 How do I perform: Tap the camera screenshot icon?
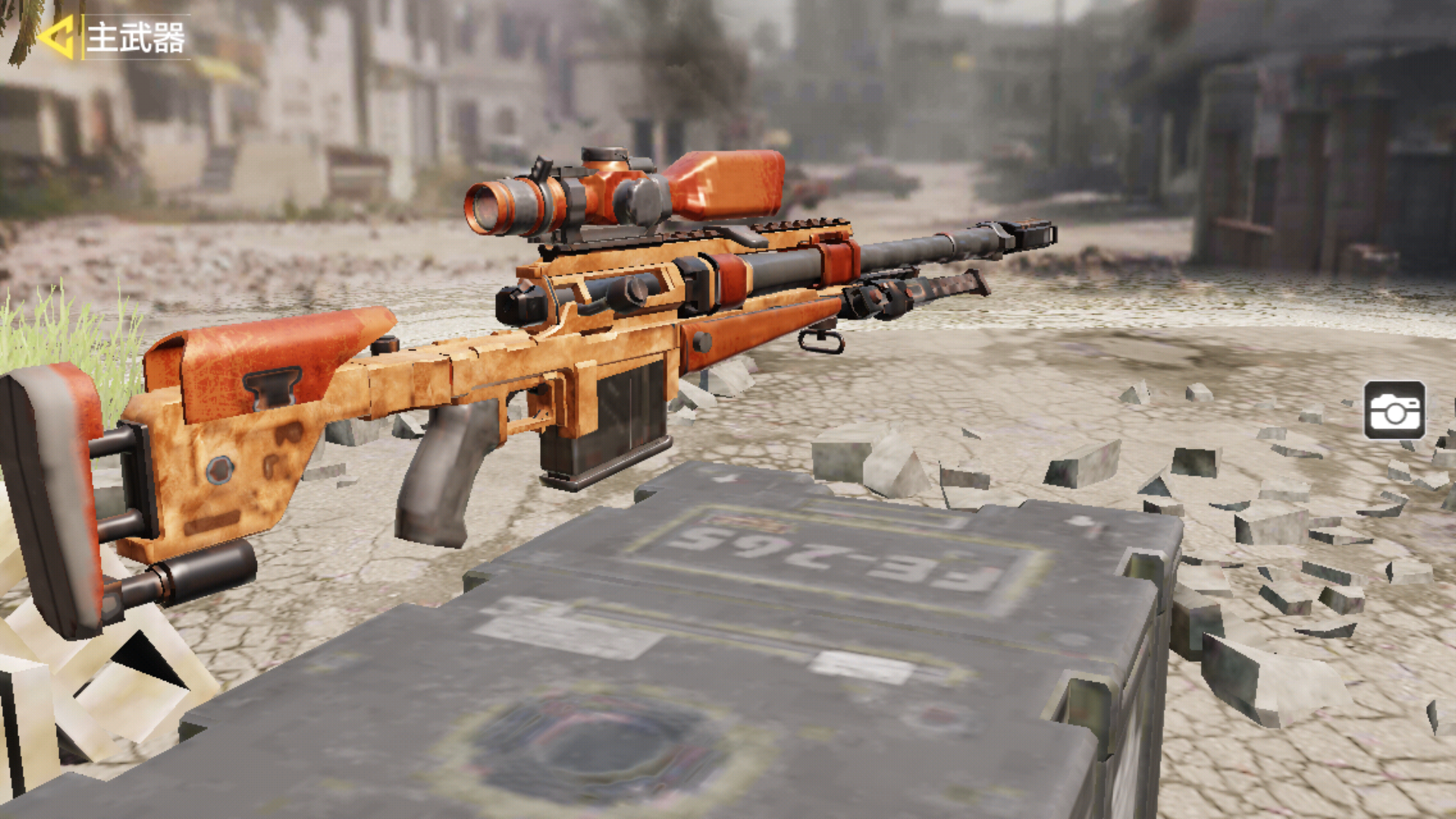click(1394, 410)
